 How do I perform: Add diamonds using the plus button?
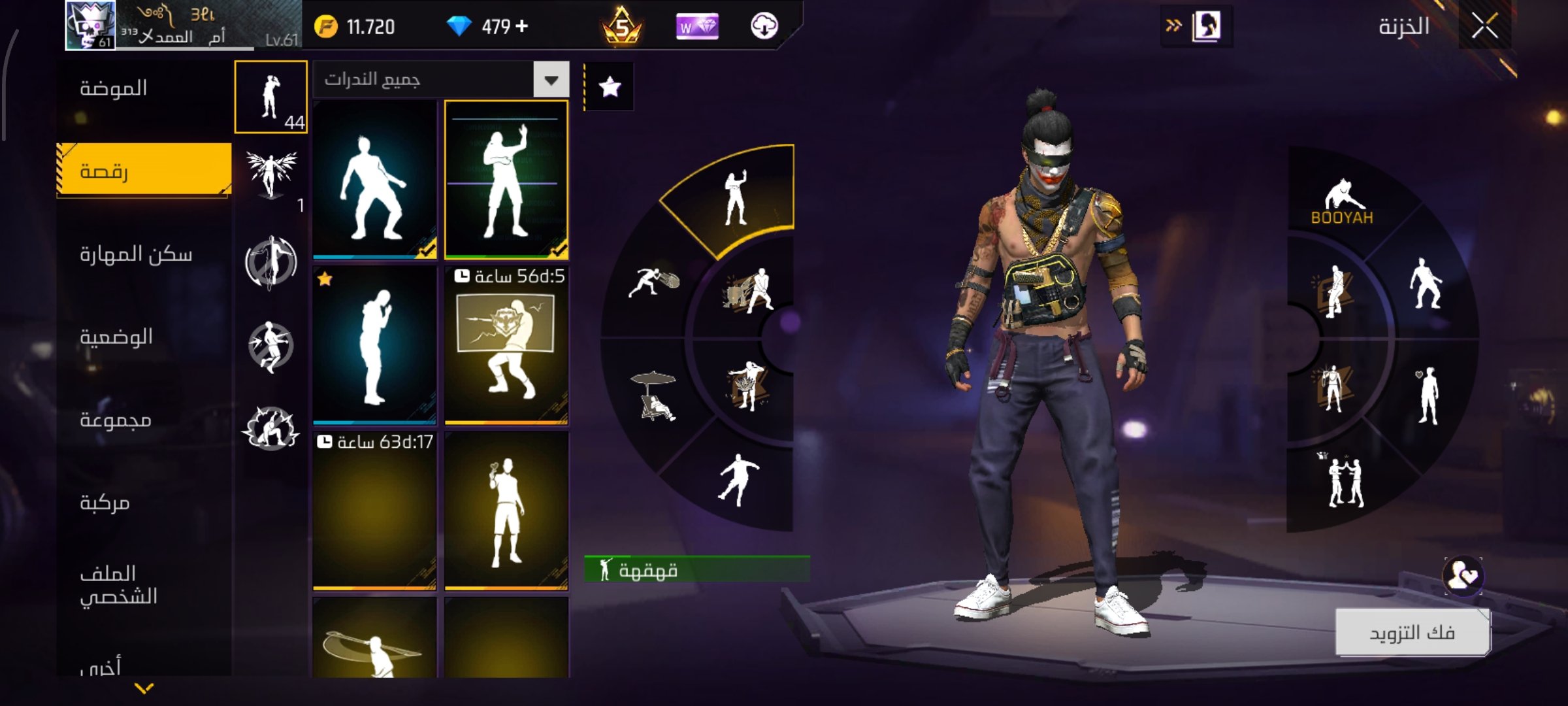click(x=521, y=26)
